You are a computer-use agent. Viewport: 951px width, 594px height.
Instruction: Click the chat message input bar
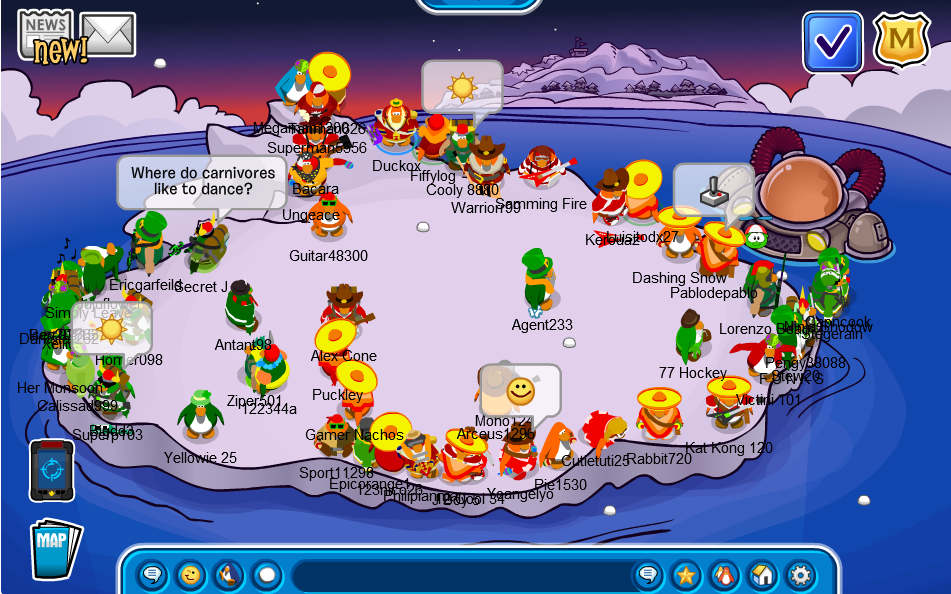[x=460, y=575]
